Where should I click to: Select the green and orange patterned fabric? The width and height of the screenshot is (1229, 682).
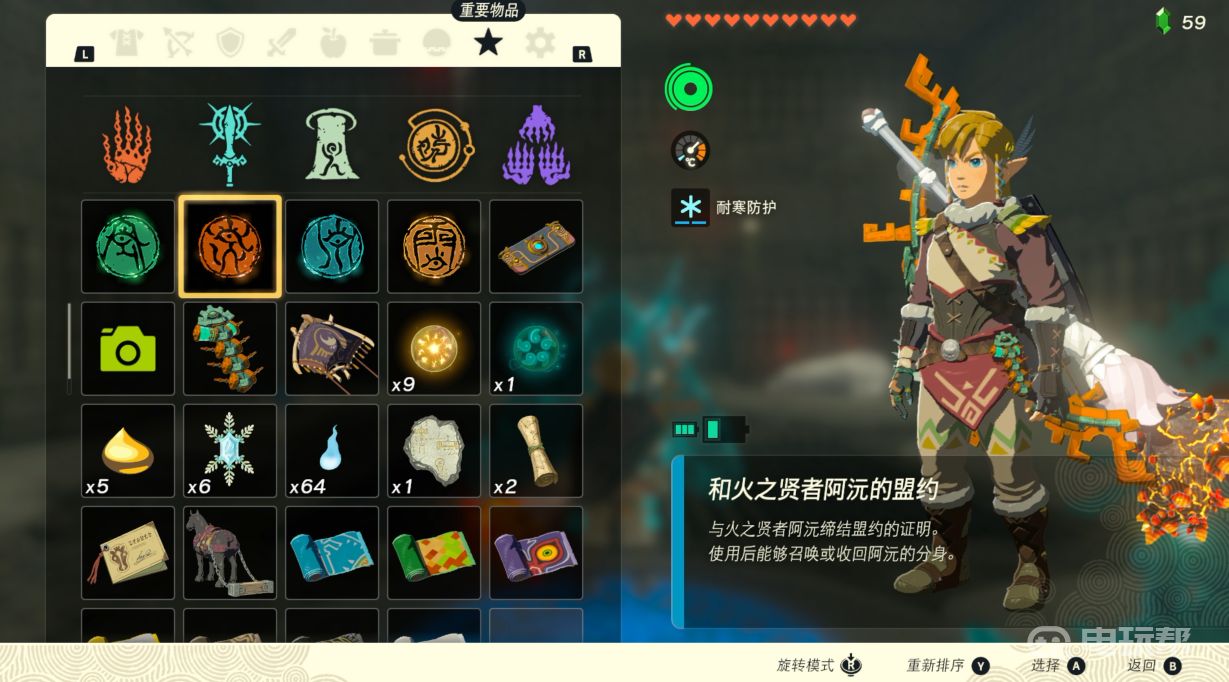click(434, 553)
